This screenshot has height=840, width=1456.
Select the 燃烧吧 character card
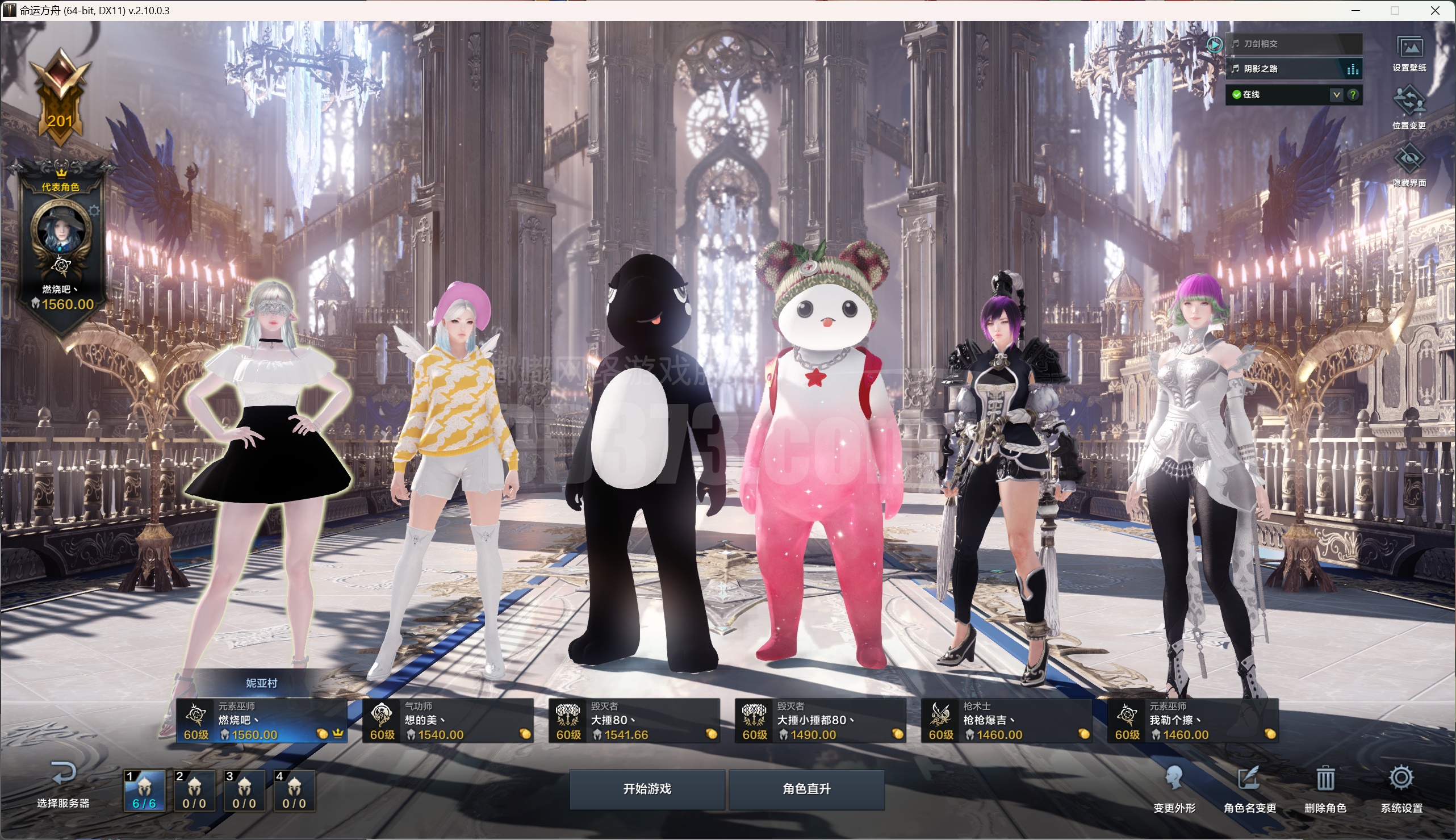(x=261, y=721)
